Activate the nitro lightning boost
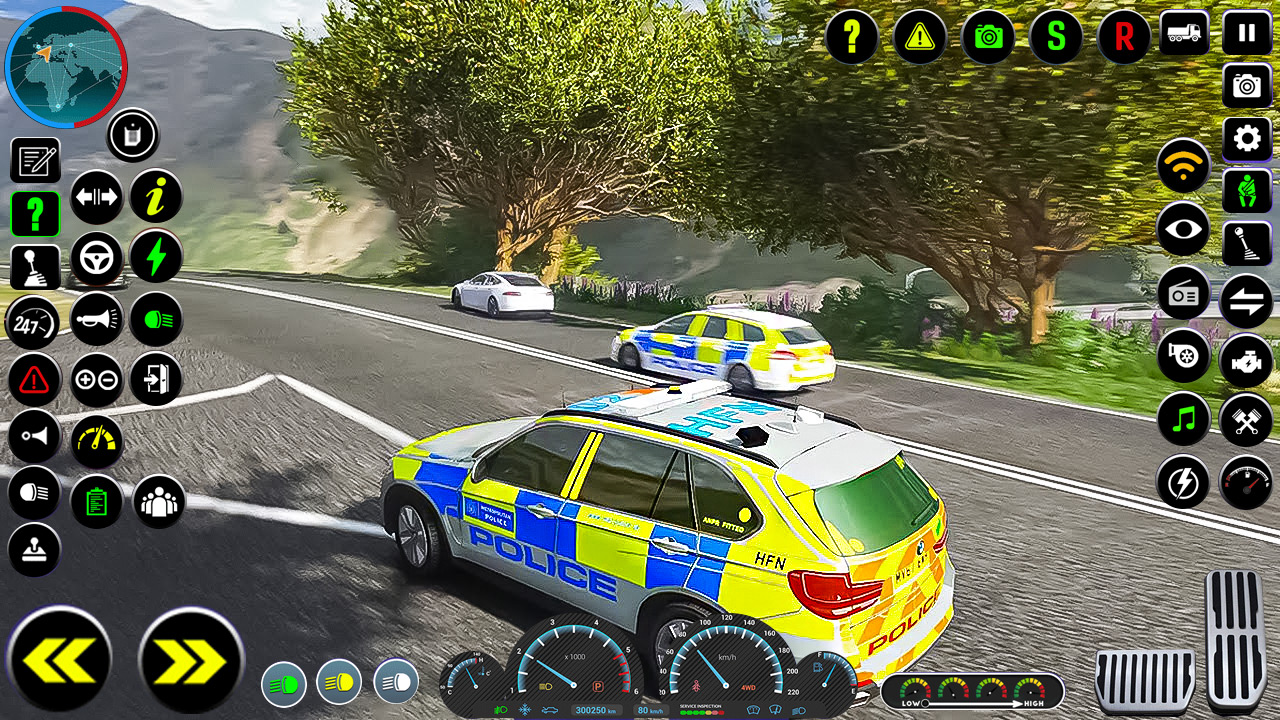 [x=157, y=258]
